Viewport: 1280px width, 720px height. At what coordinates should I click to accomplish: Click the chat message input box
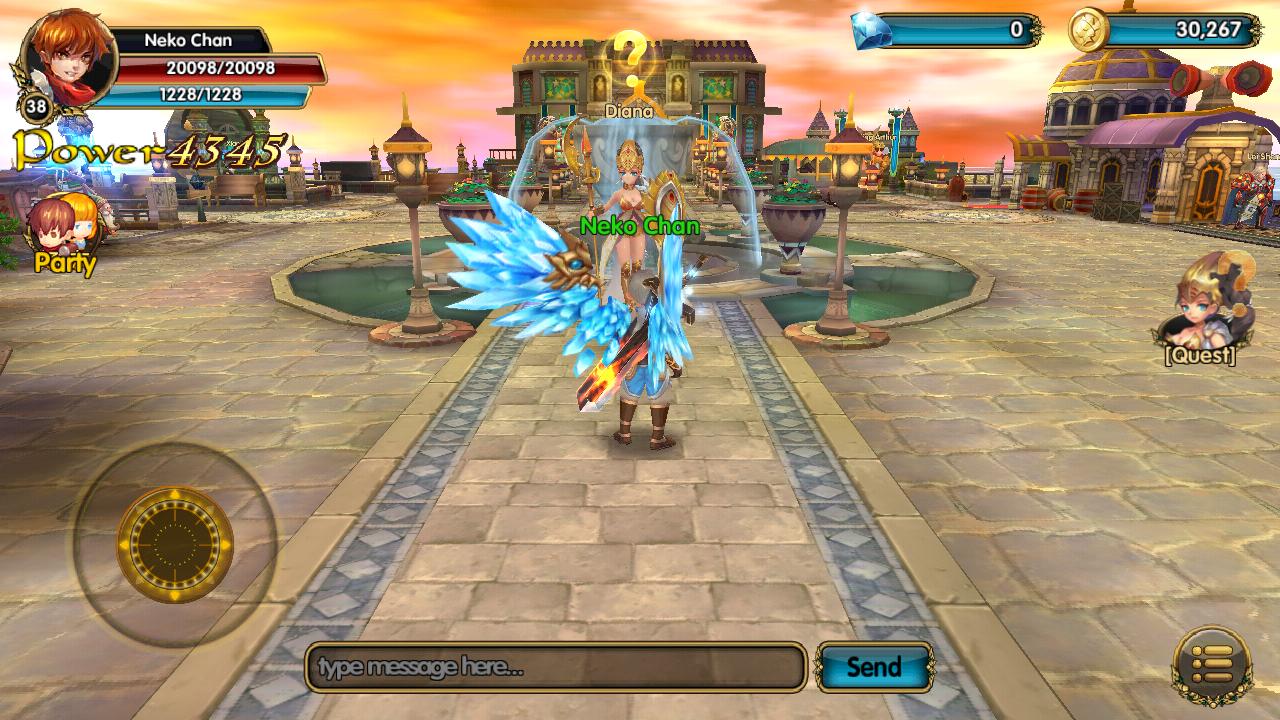[x=556, y=667]
